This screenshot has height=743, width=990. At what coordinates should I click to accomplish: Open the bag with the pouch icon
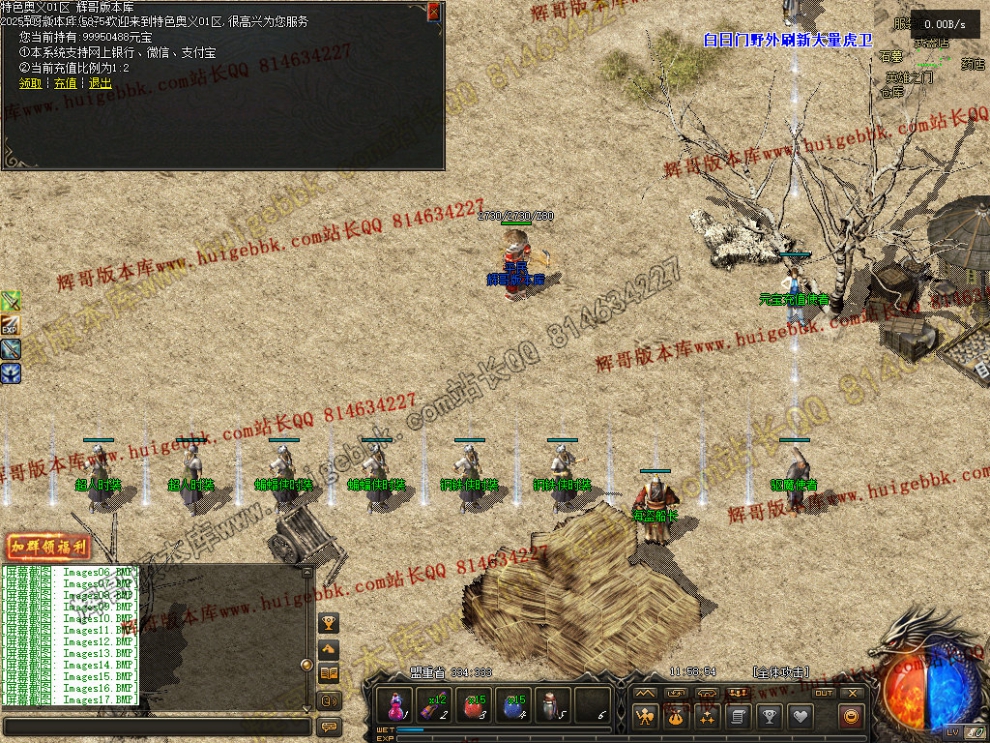676,716
